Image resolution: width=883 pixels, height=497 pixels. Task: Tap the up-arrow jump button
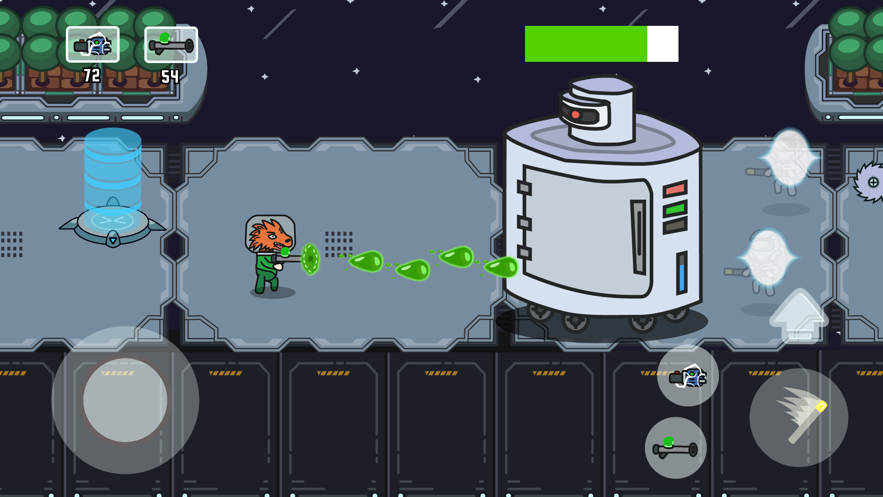(x=798, y=314)
